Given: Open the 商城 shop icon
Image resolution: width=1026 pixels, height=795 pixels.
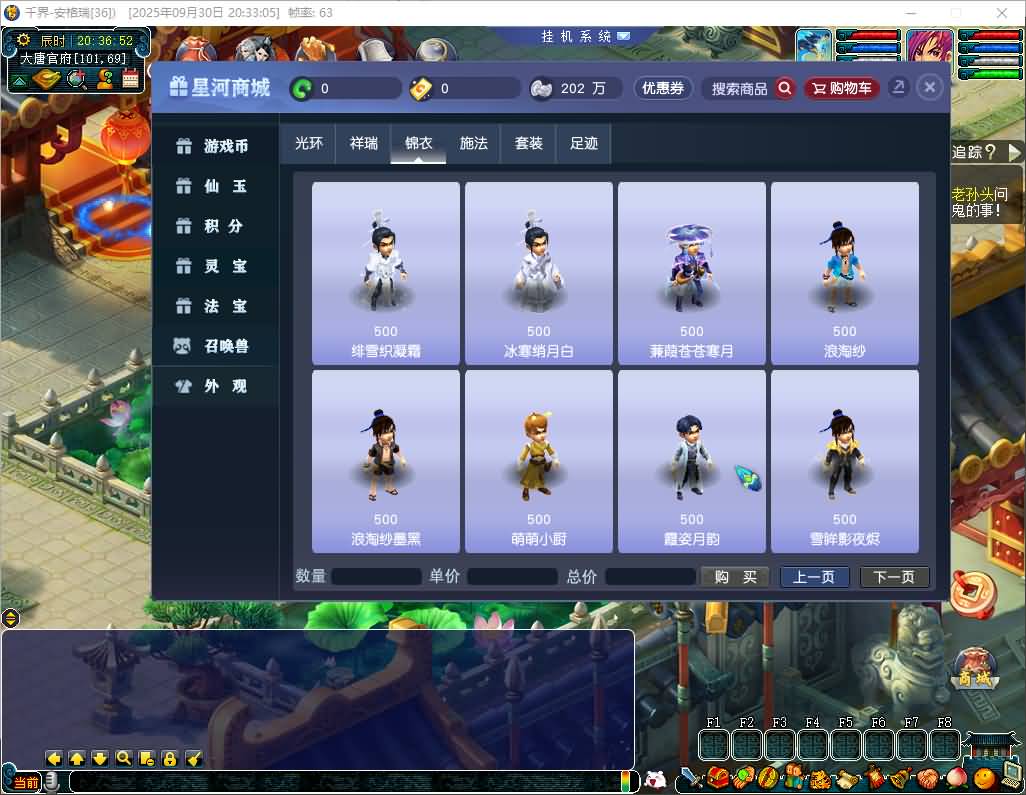Looking at the screenshot, I should click(x=975, y=669).
